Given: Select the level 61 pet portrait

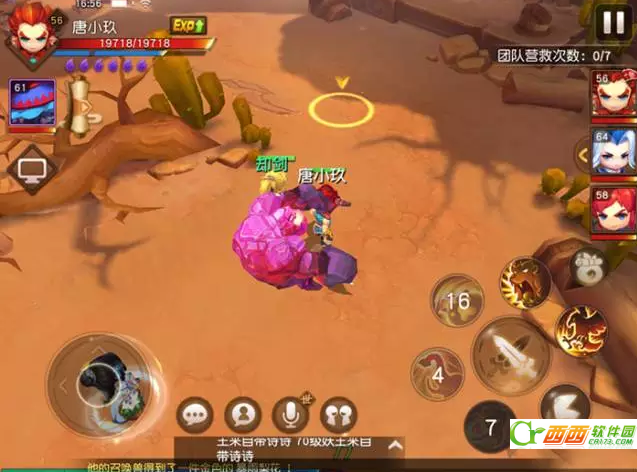Looking at the screenshot, I should 32,104.
